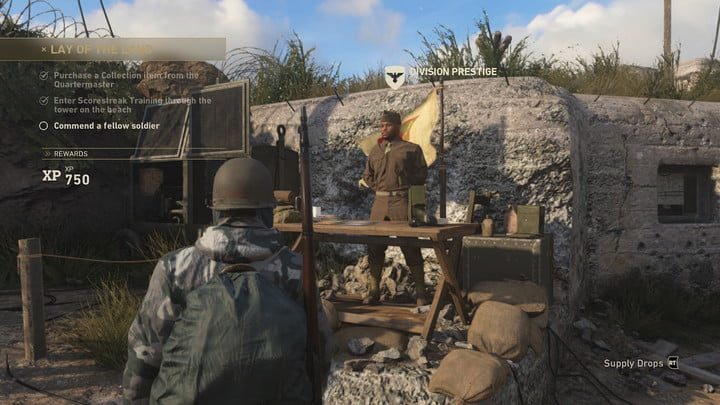720x405 pixels.
Task: Open the Rewards section of the order
Action: [x=71, y=153]
